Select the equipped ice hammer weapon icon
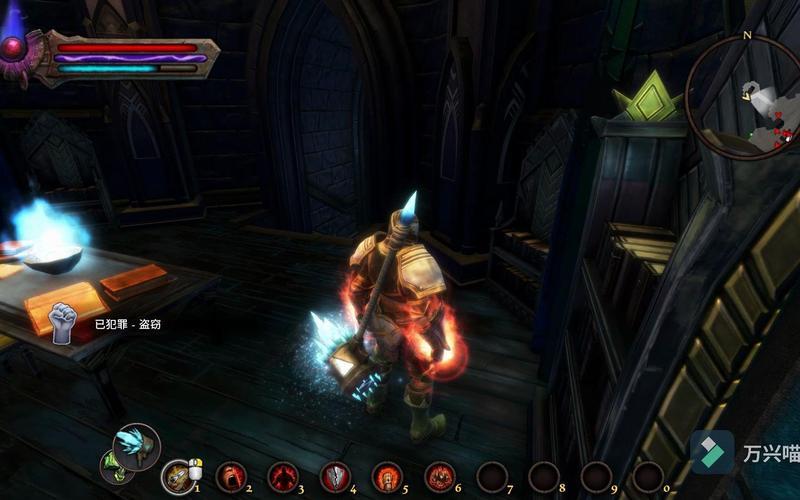800x500 pixels. [137, 446]
